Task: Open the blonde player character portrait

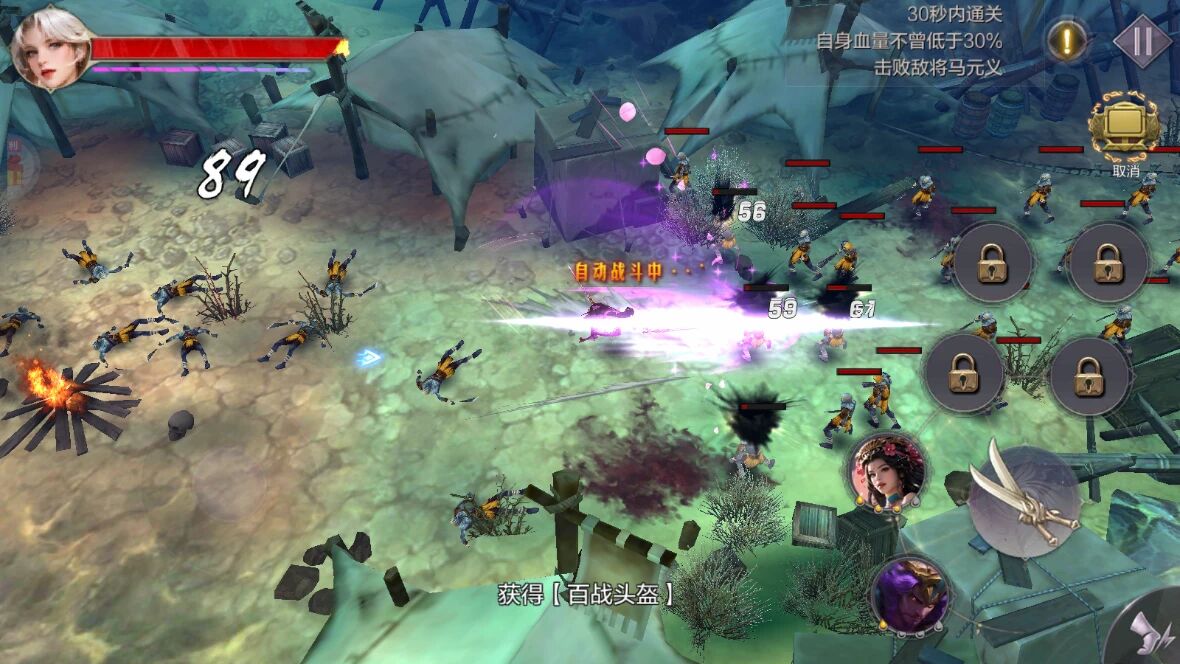Action: click(50, 45)
